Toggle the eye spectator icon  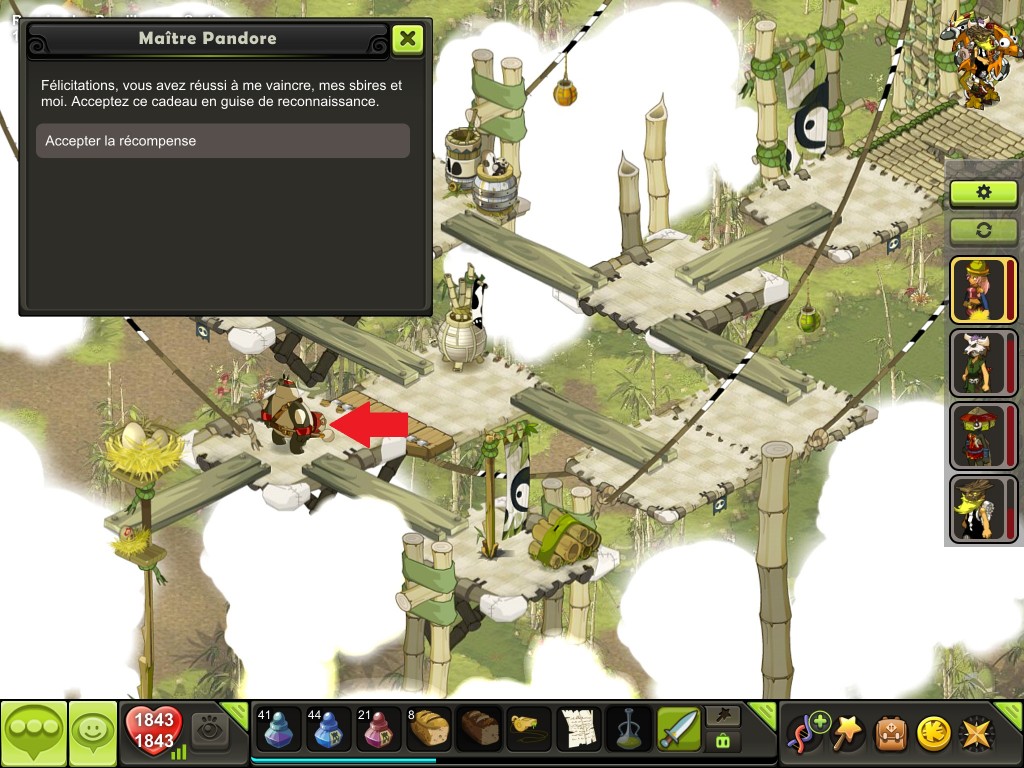coord(210,730)
